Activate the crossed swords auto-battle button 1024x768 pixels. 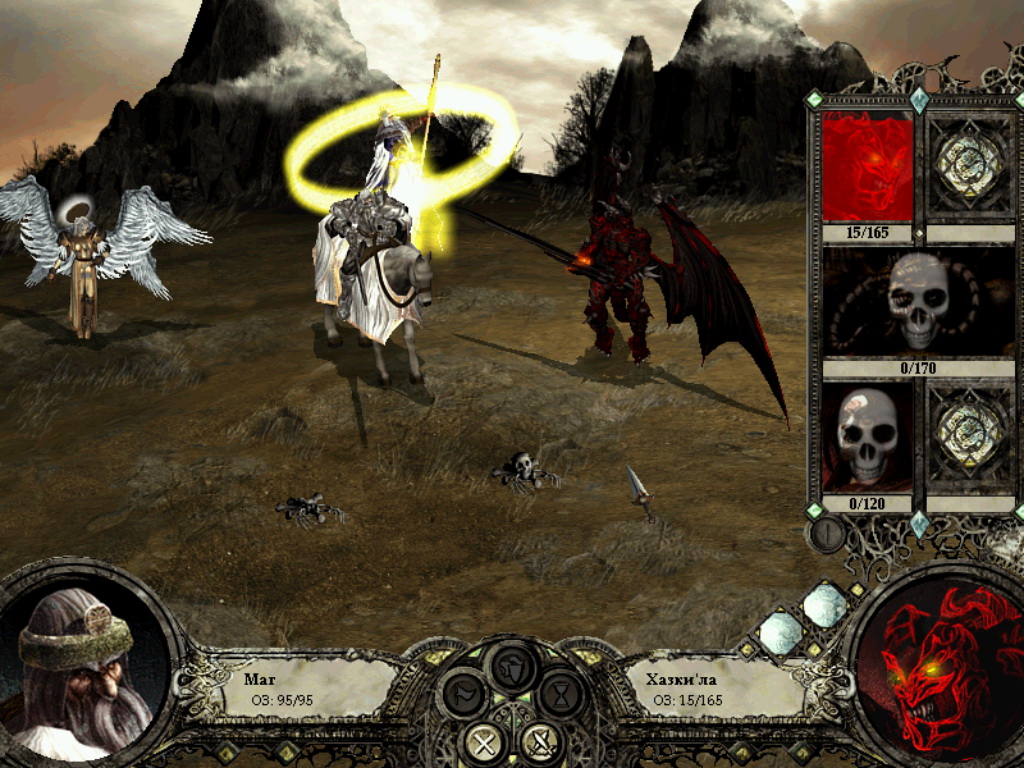541,742
